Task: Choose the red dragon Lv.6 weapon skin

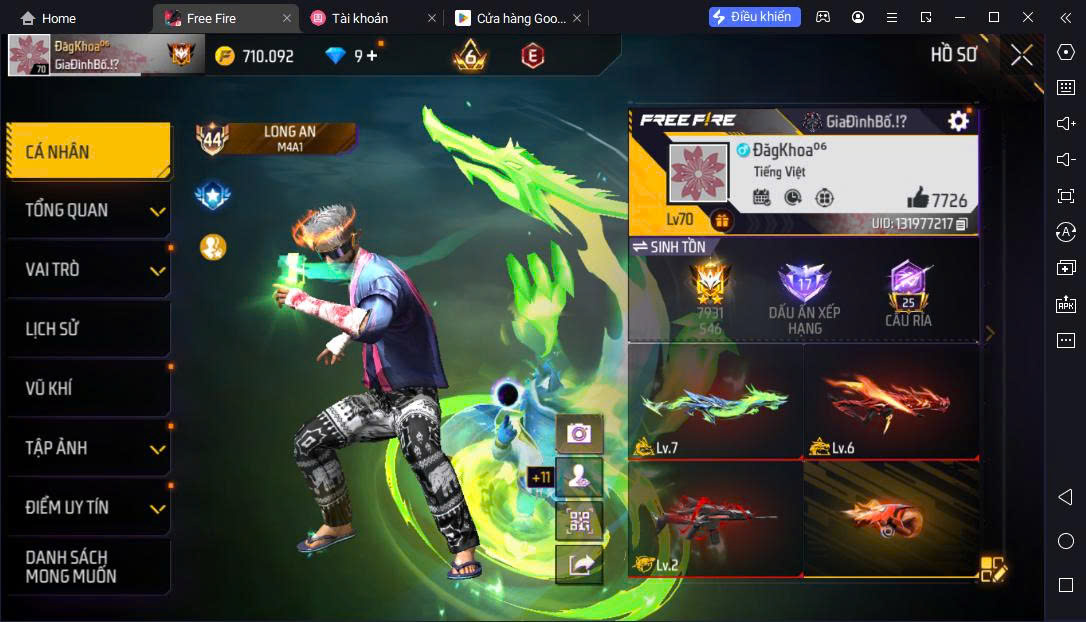Action: tap(890, 402)
